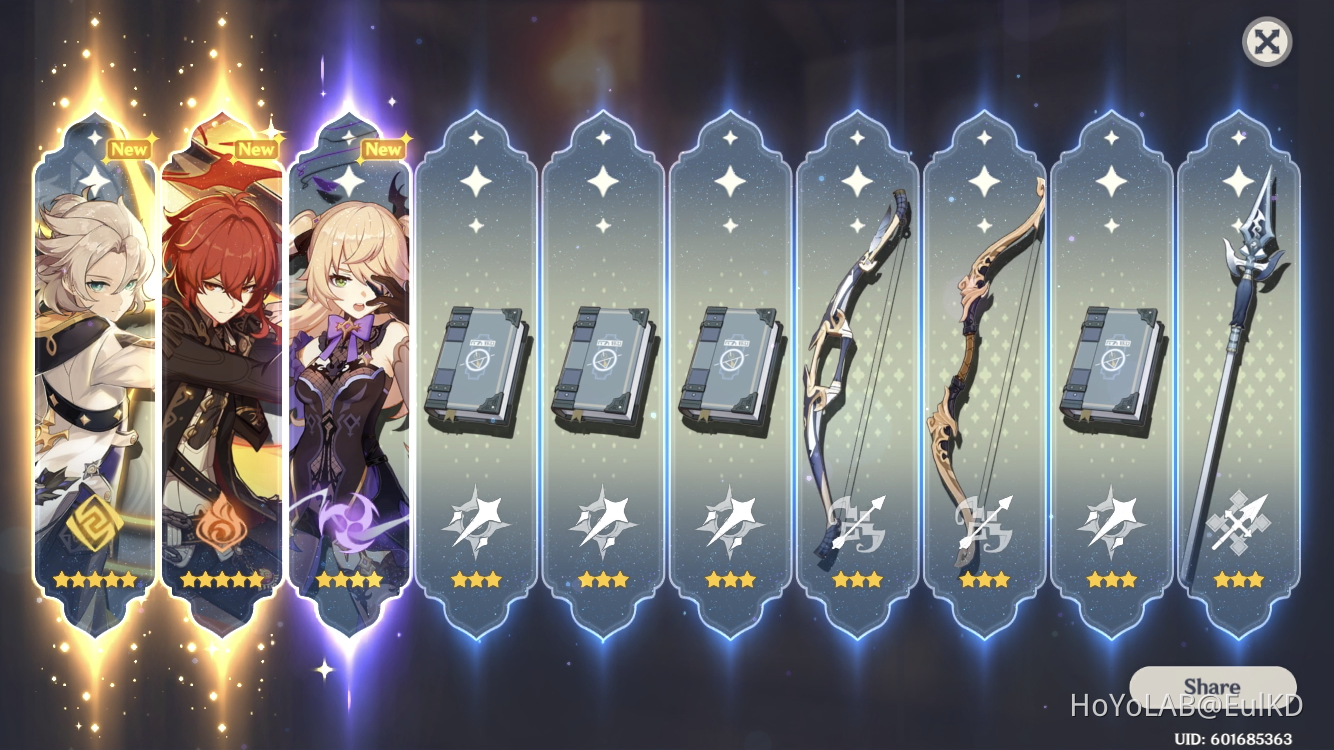1334x750 pixels.
Task: Select the Fischl character banner
Action: point(350,370)
